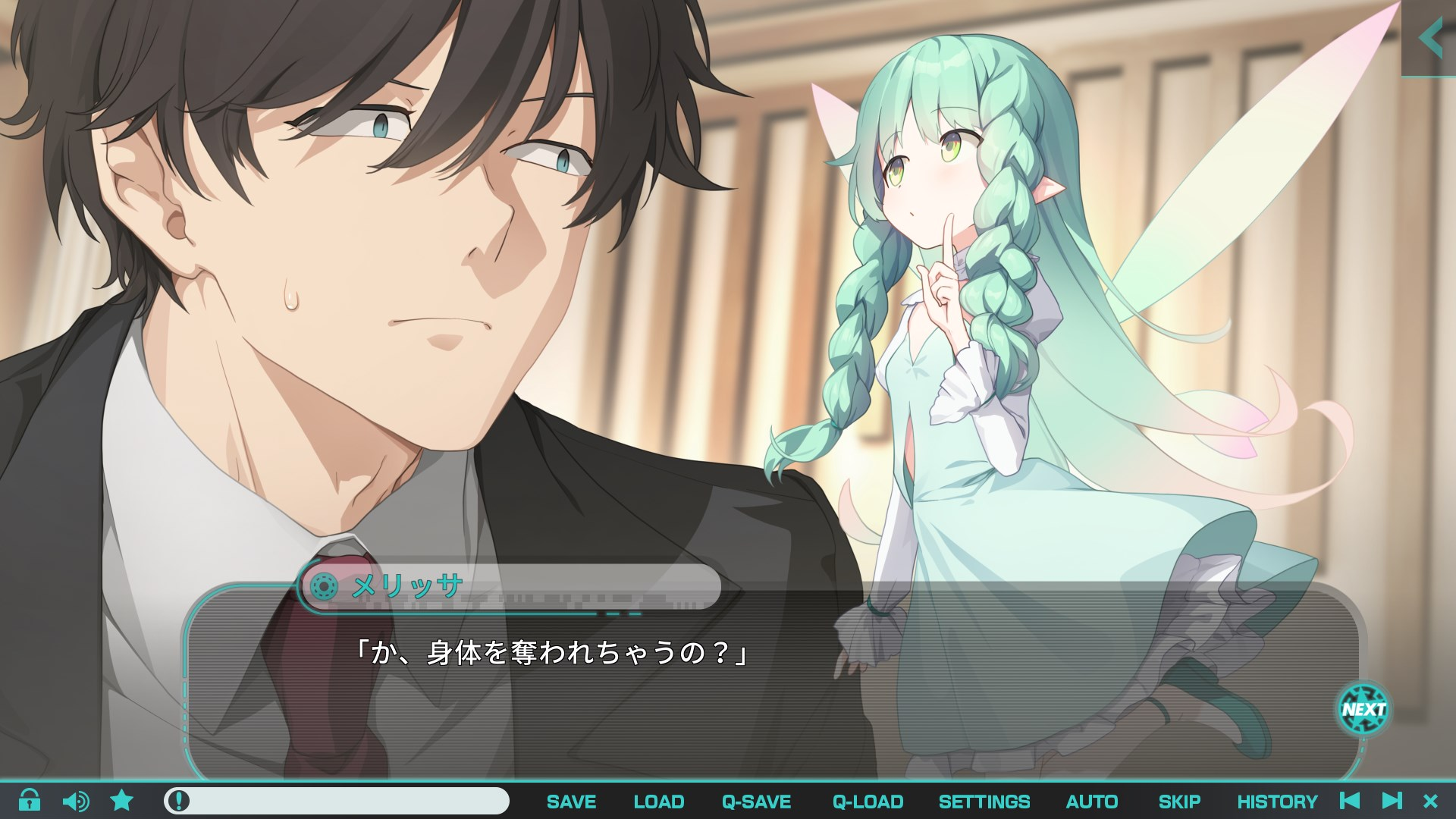The height and width of the screenshot is (819, 1456).
Task: Click the exclamation mark notification bar
Action: point(336,801)
